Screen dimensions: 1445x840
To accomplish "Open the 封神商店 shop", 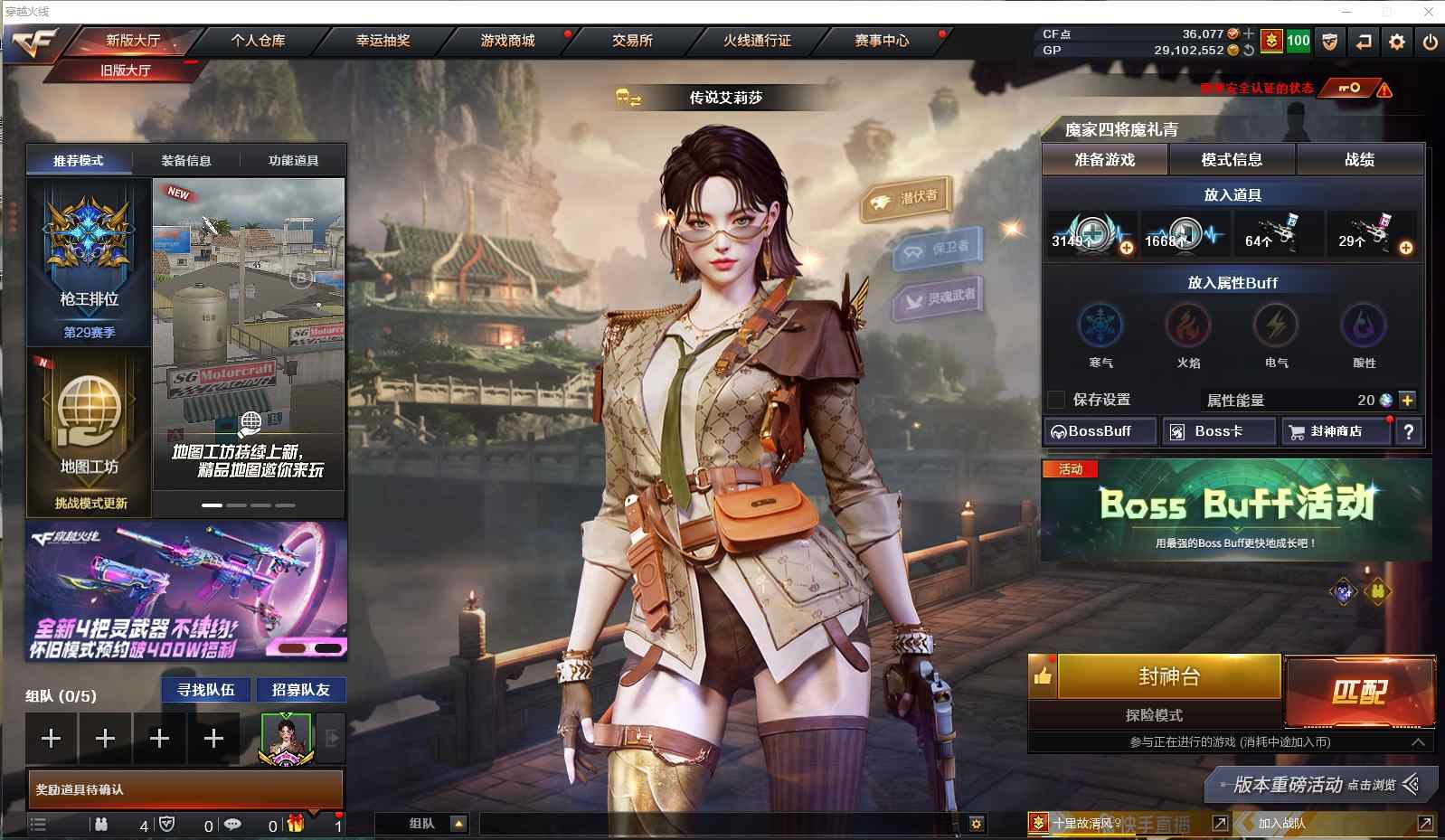I will coord(1336,431).
